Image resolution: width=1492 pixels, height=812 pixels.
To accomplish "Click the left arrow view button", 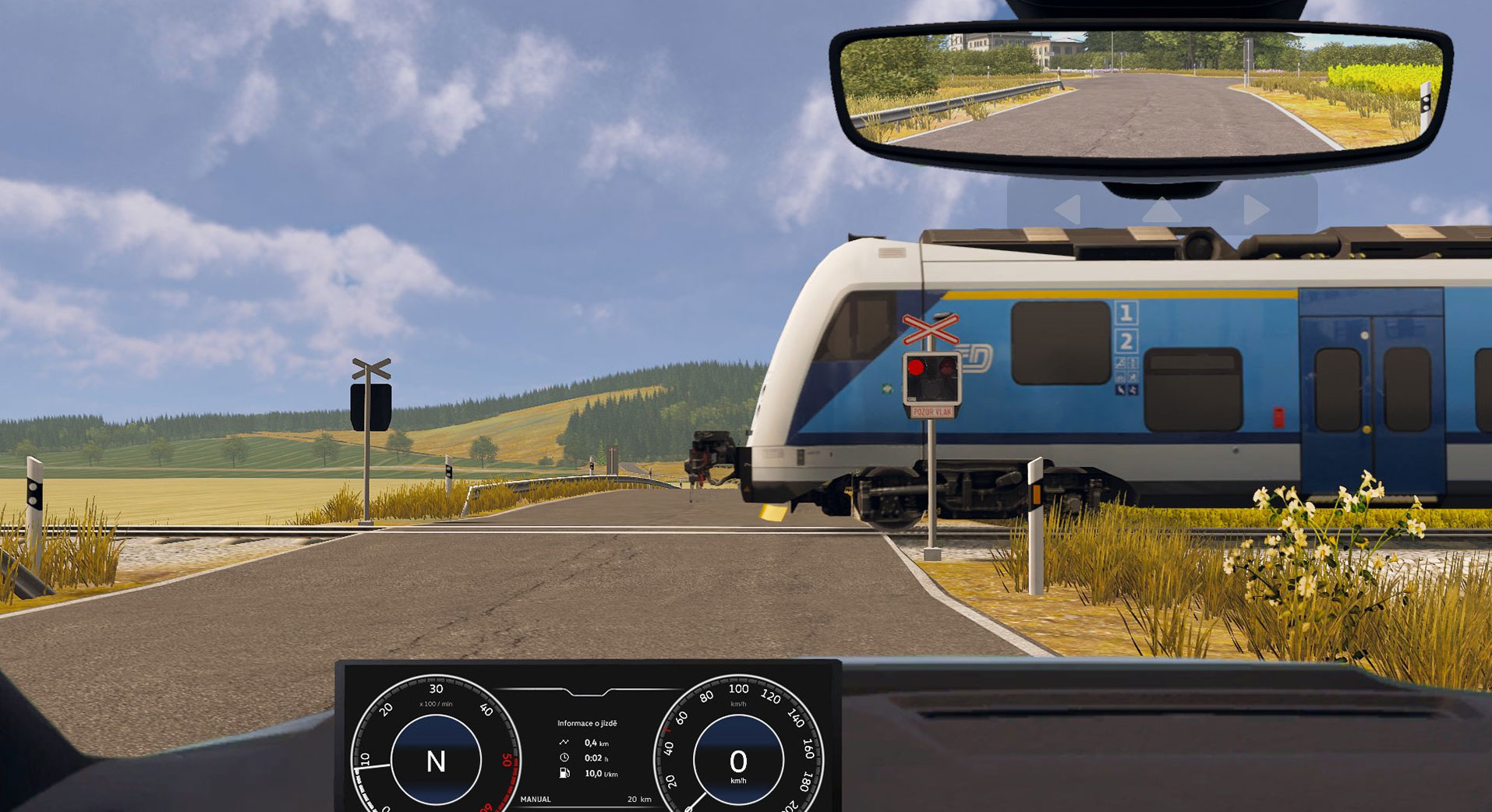I will point(1068,210).
